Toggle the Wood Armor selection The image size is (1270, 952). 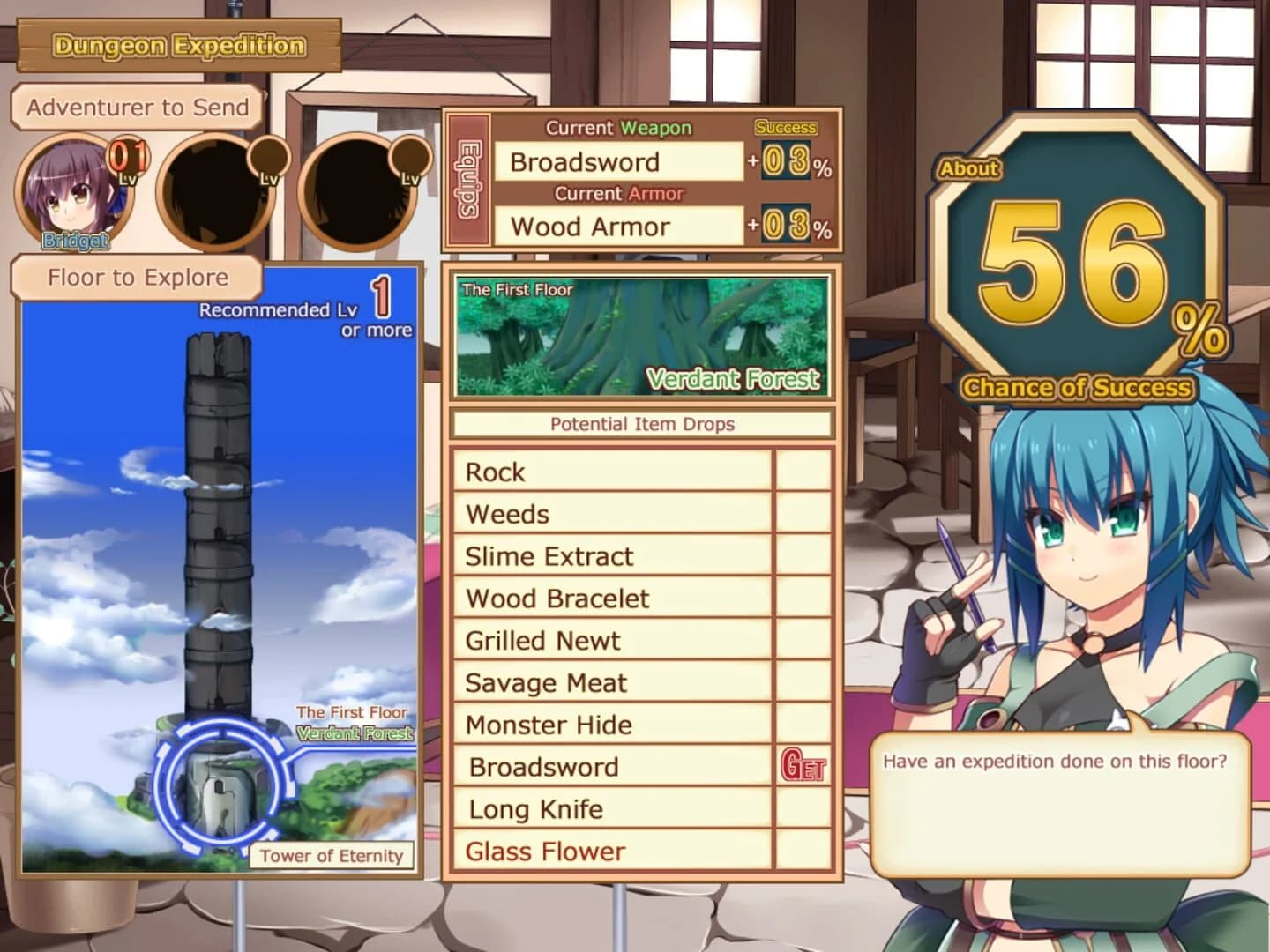coord(619,227)
